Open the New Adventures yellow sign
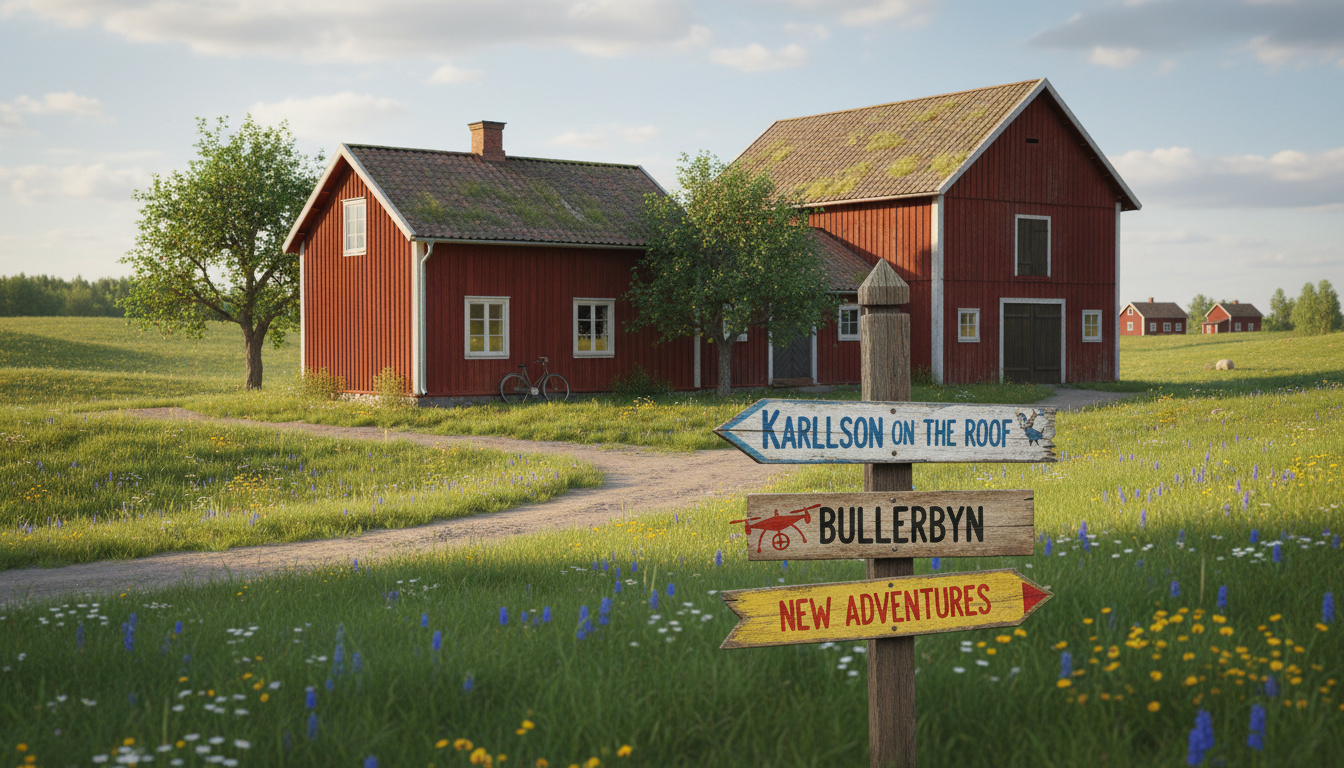This screenshot has height=768, width=1344. pyautogui.click(x=885, y=606)
